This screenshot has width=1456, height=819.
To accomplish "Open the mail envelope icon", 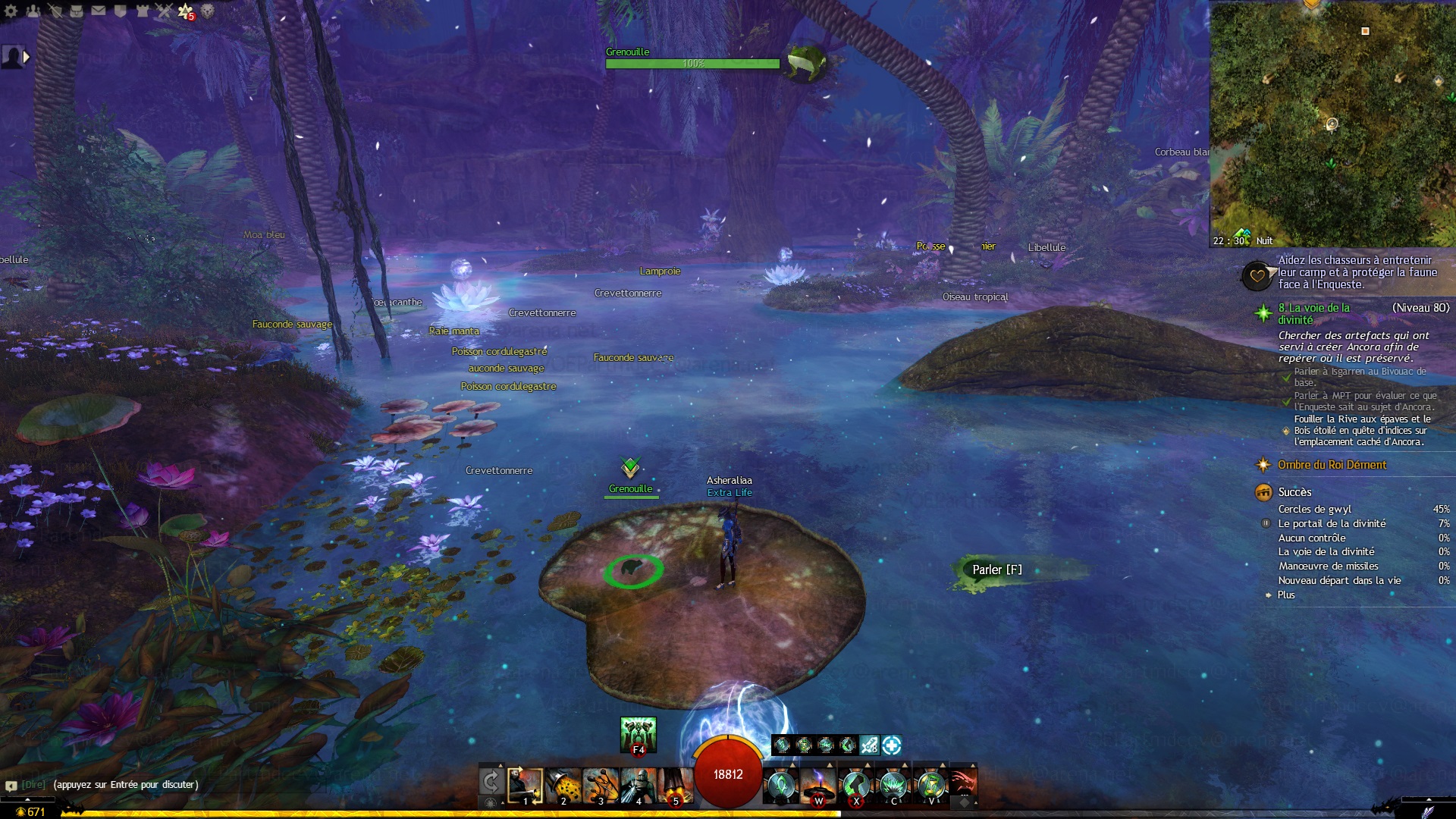I will (x=99, y=11).
